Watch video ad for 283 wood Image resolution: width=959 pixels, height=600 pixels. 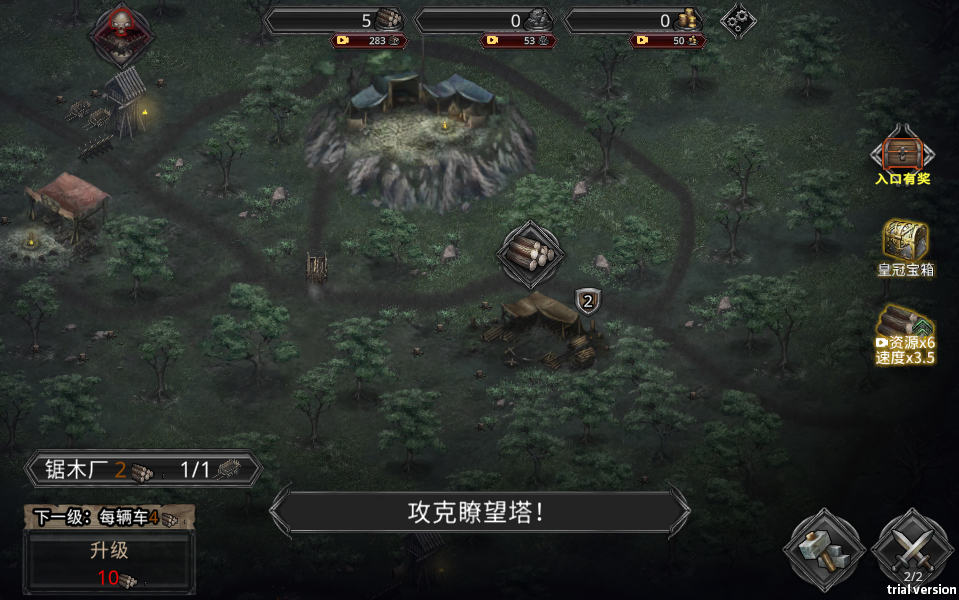tap(369, 41)
